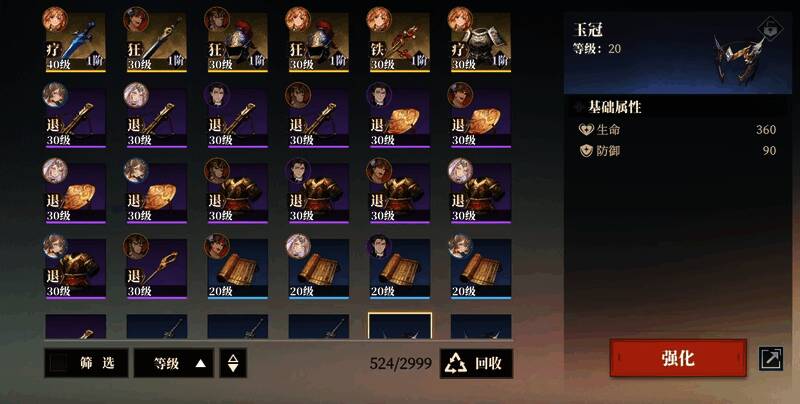Choose the 铁 red spear equipment slot
This screenshot has width=800, height=404.
(x=400, y=41)
